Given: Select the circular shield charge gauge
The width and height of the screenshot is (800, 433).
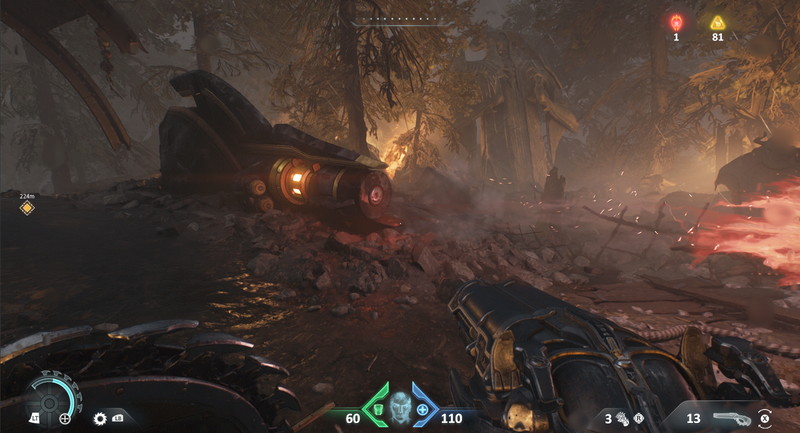Looking at the screenshot, I should 49,396.
